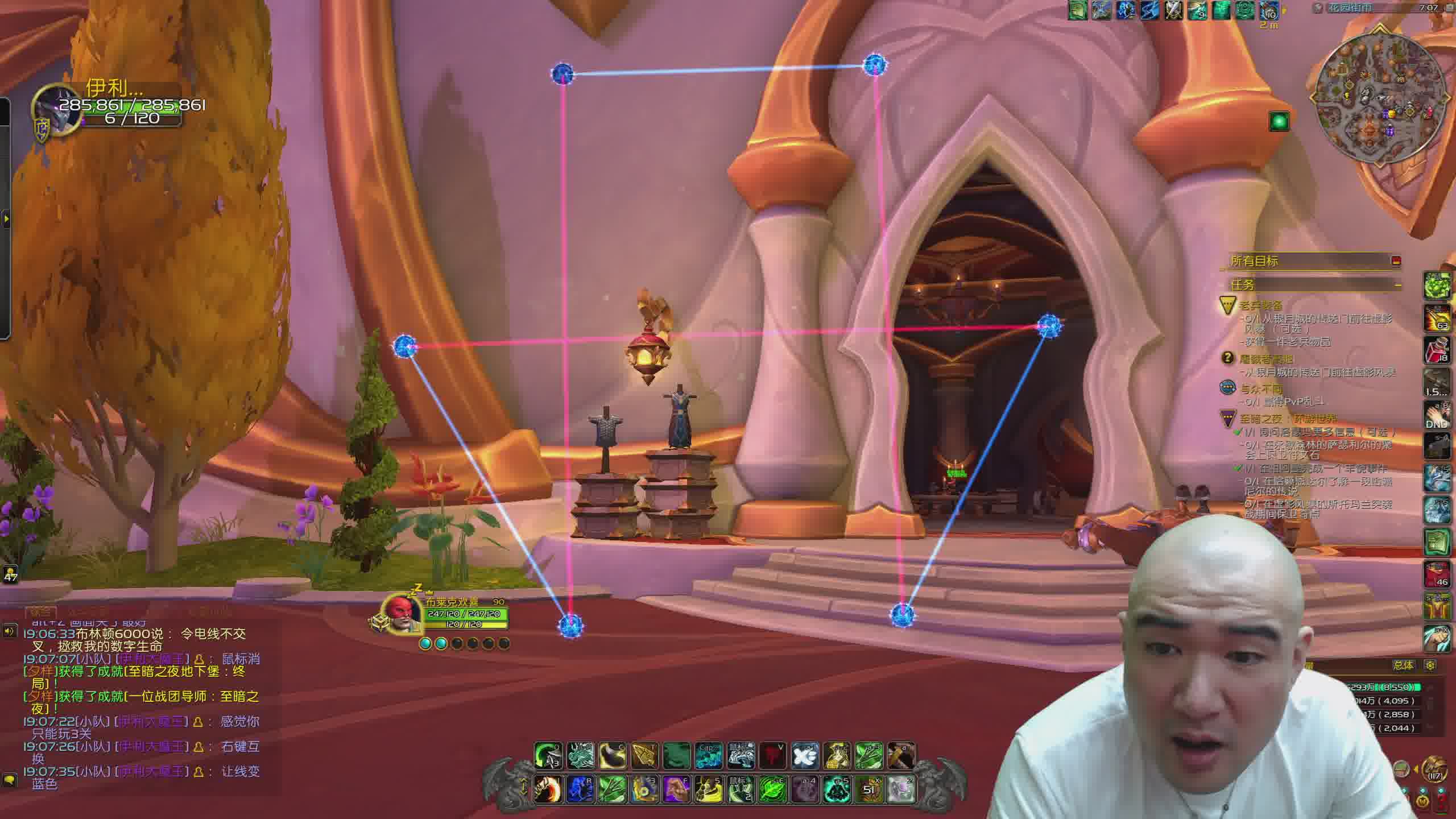Click the blue bolt ability with R keybind

(x=580, y=789)
